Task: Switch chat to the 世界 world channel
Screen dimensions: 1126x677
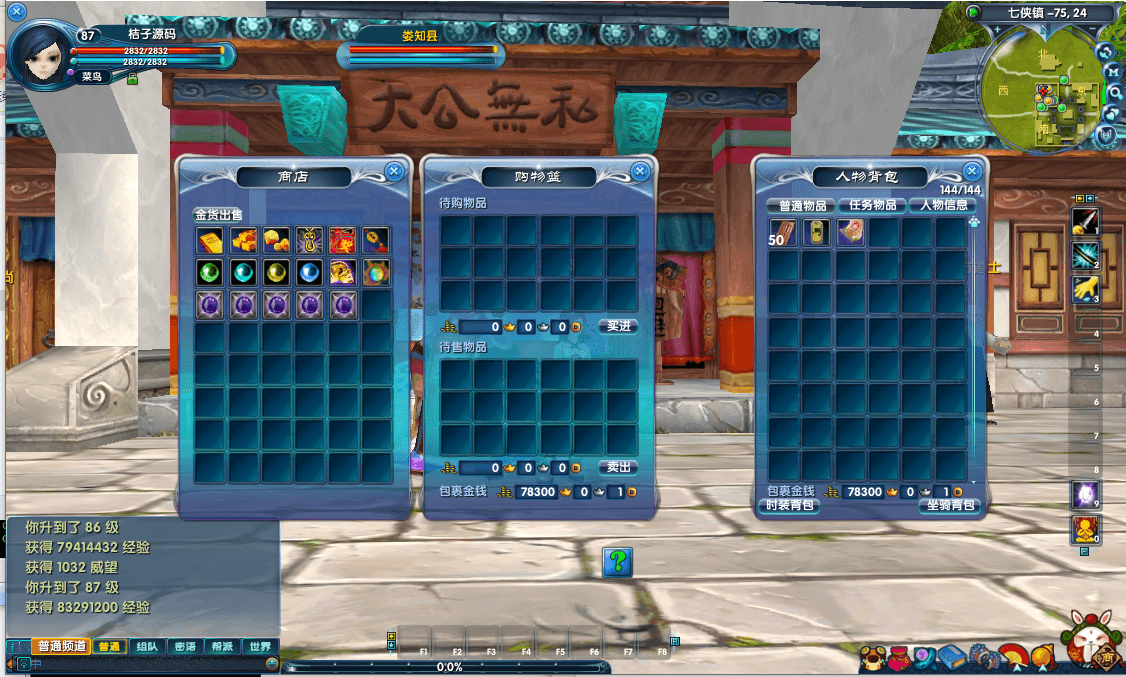Action: coord(260,647)
